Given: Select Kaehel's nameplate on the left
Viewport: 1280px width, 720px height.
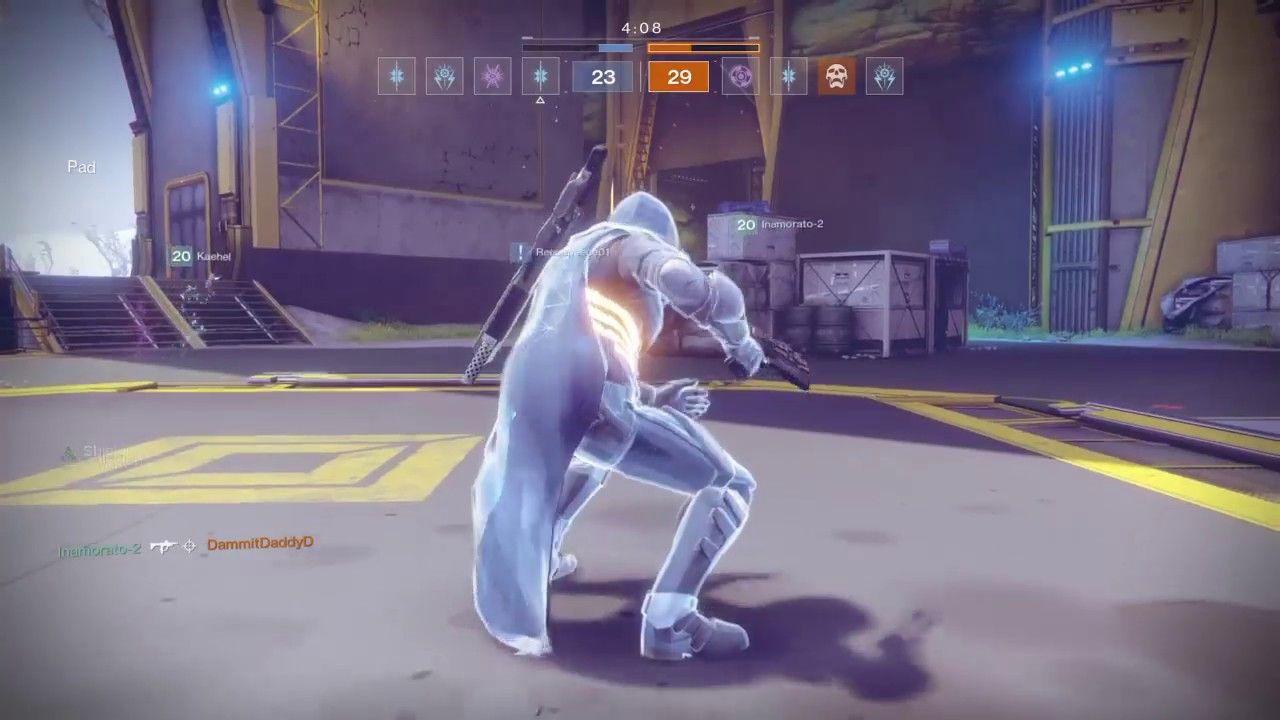Looking at the screenshot, I should coord(205,257).
